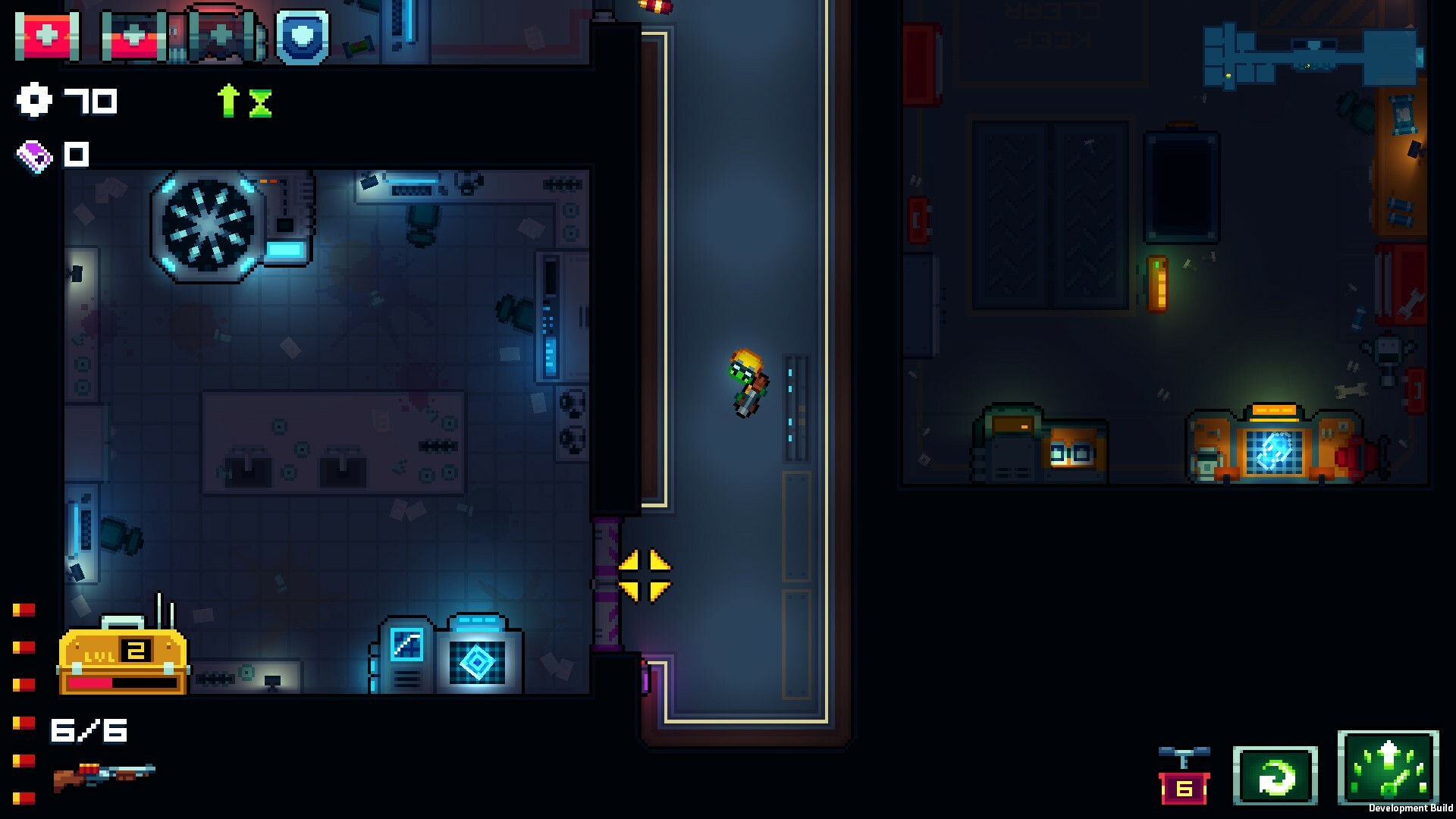
Task: Select the blue shield pickup icon
Action: tap(303, 35)
